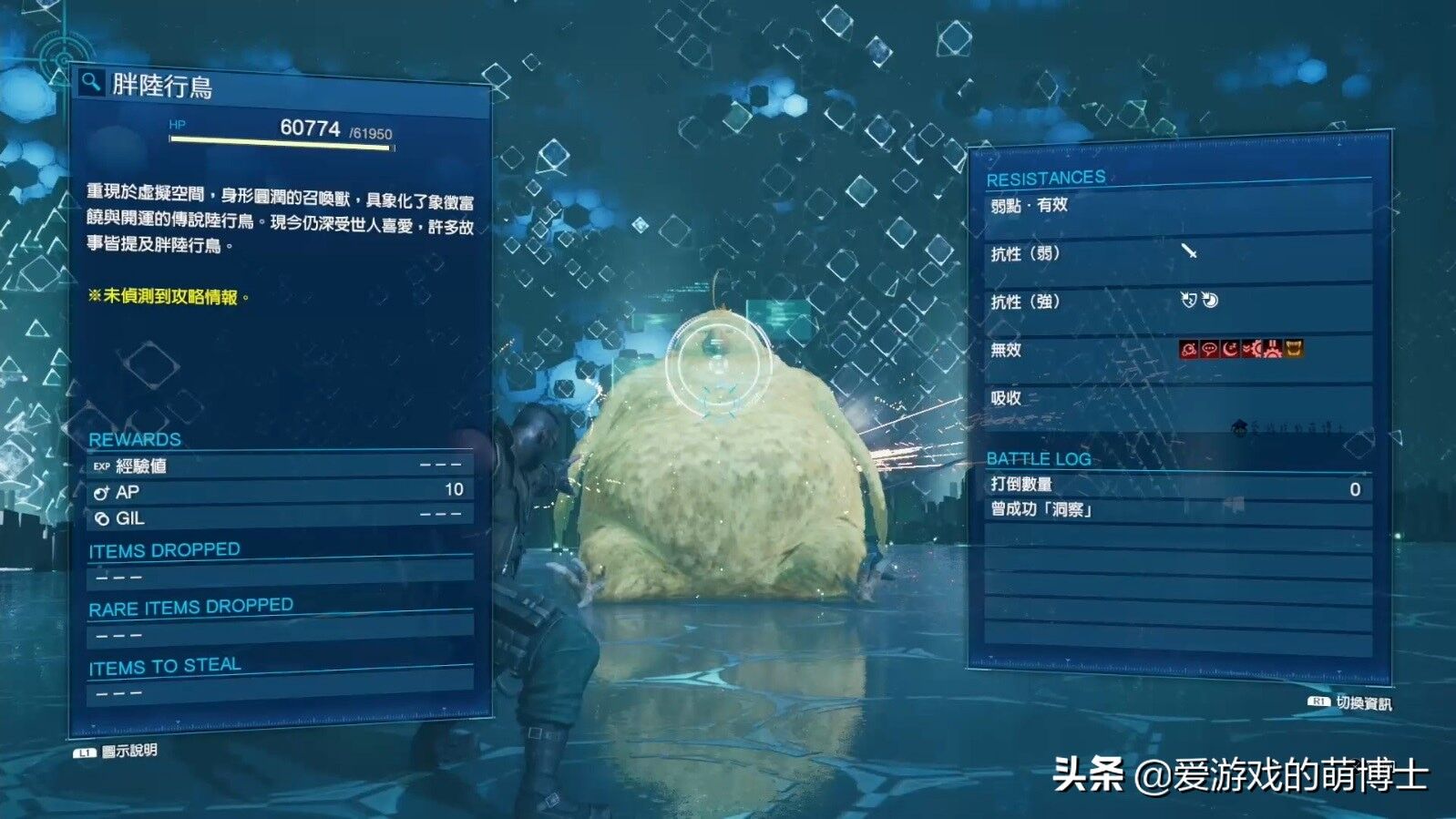Select the sword weakness icon under 抗性（弱）

click(1189, 250)
